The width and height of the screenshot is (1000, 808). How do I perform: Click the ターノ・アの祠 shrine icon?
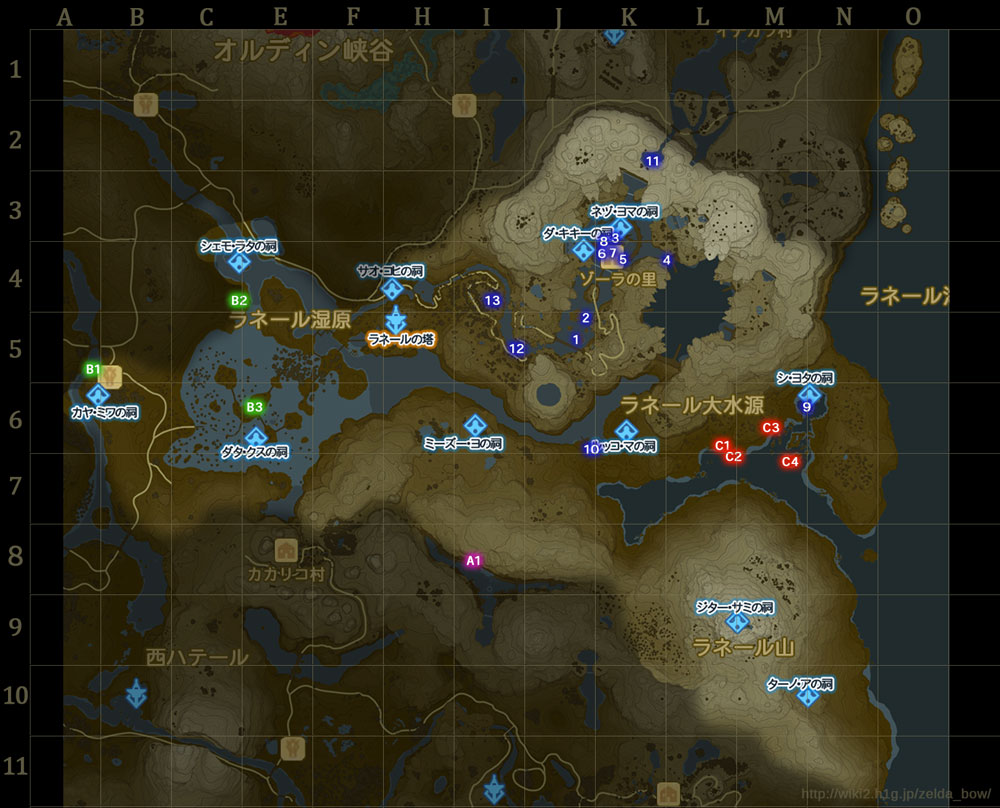pos(807,696)
